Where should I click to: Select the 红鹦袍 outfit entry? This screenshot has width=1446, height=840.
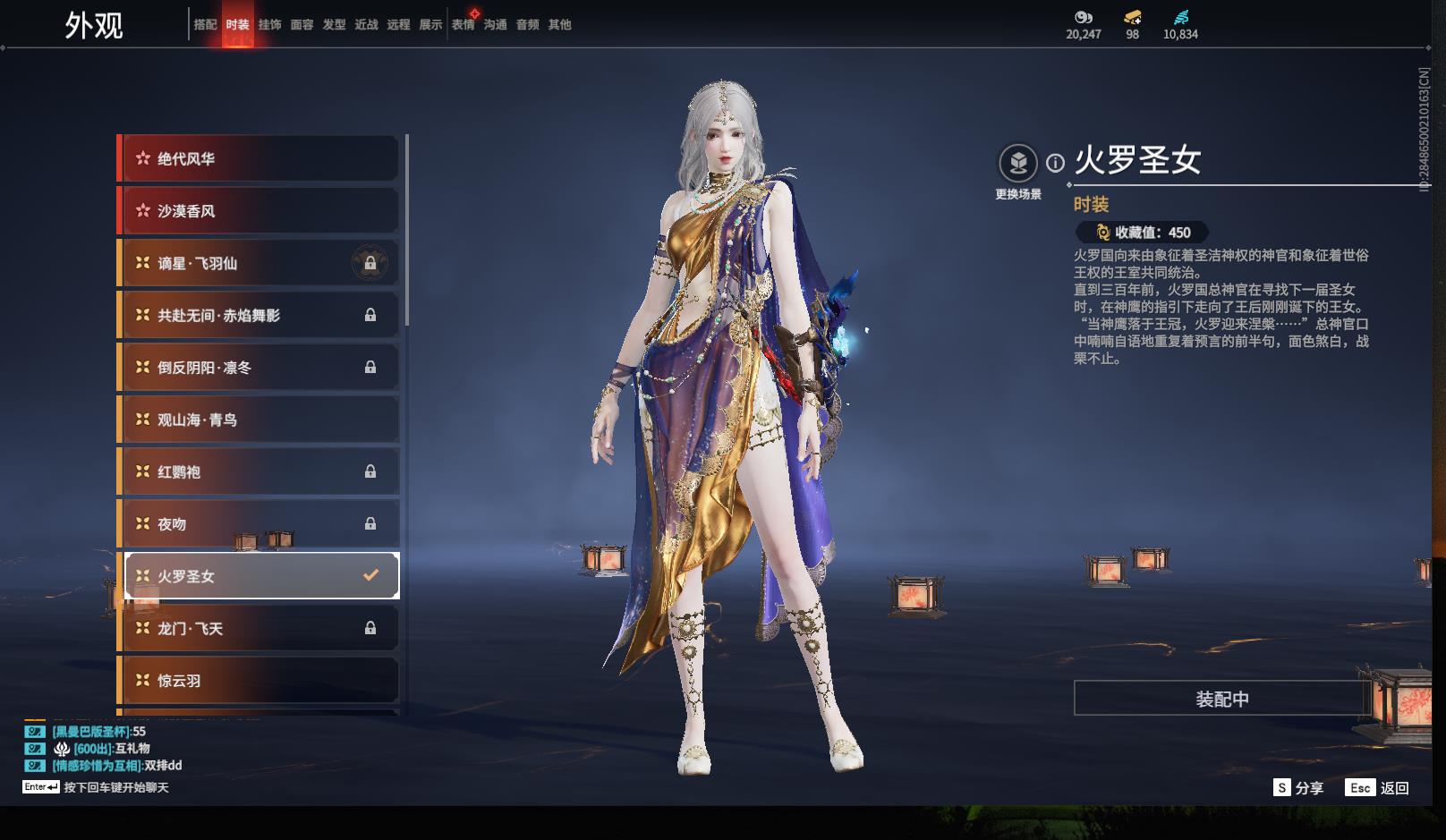pyautogui.click(x=259, y=472)
